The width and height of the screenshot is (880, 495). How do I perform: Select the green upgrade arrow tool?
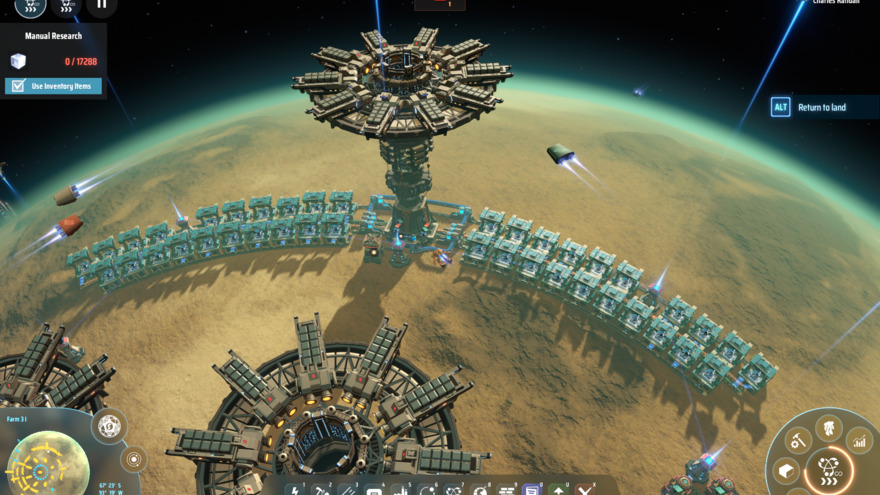click(557, 490)
